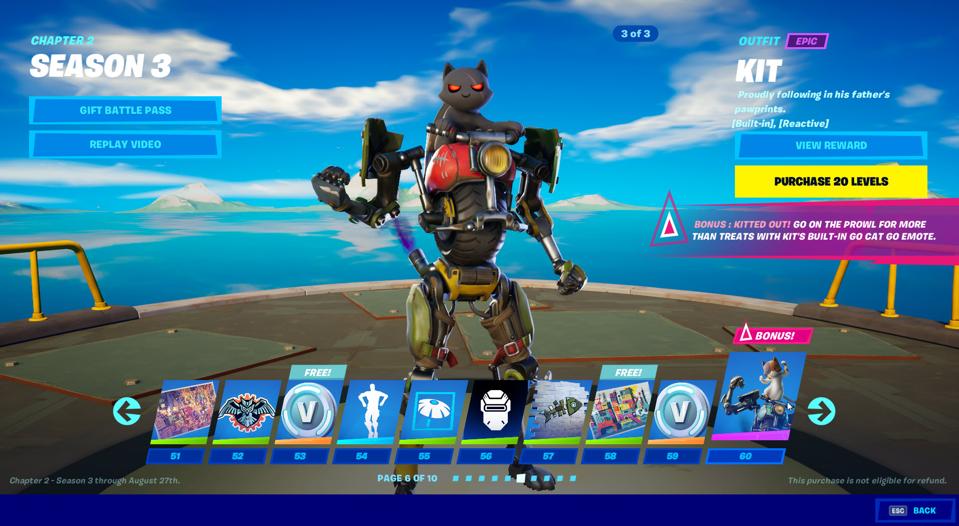The image size is (959, 526).
Task: Choose the tier 56 helmet icon reward
Action: (x=494, y=412)
